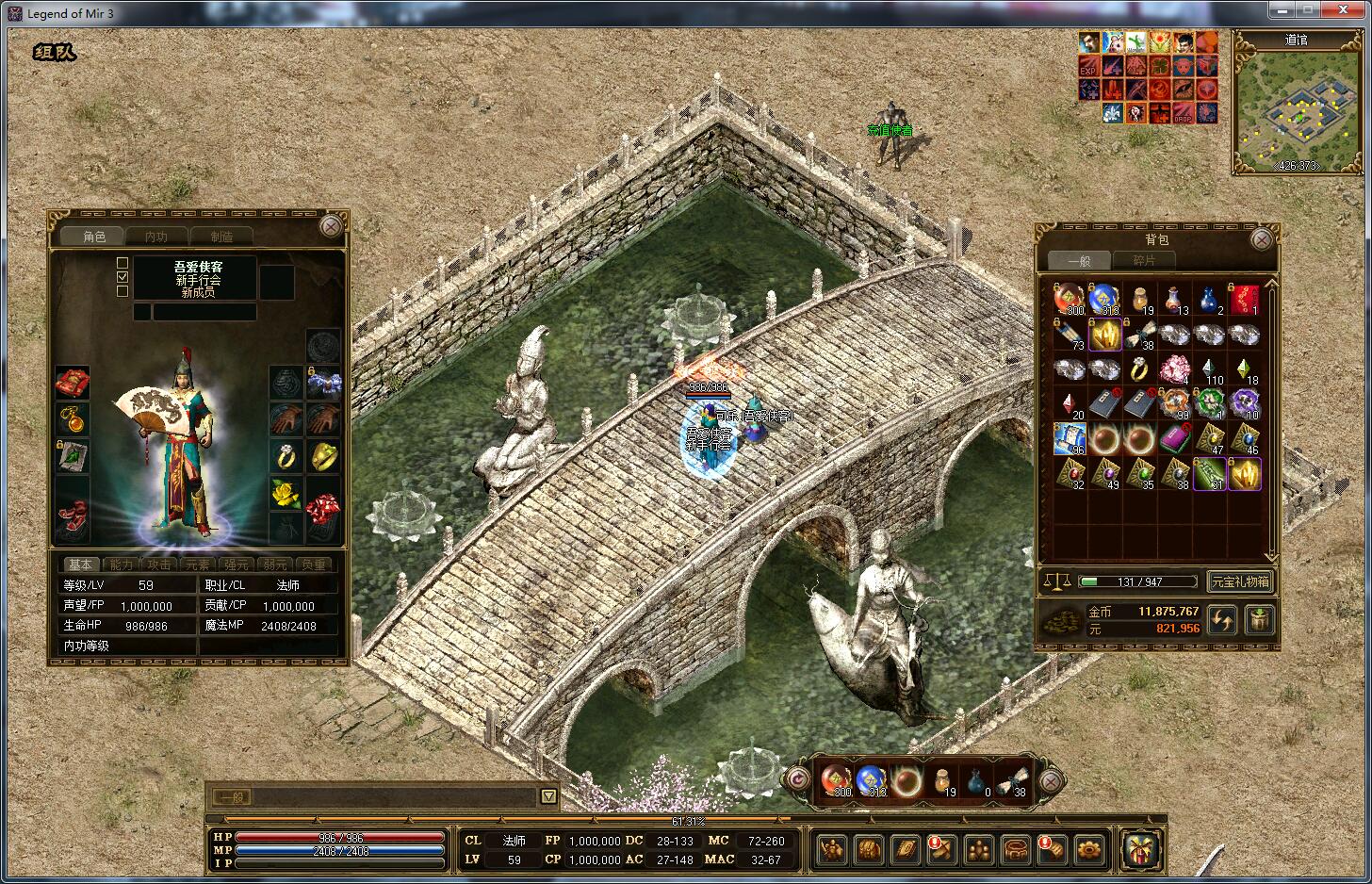1372x884 pixels.
Task: Choose the pink crystal cluster item
Action: click(1174, 369)
